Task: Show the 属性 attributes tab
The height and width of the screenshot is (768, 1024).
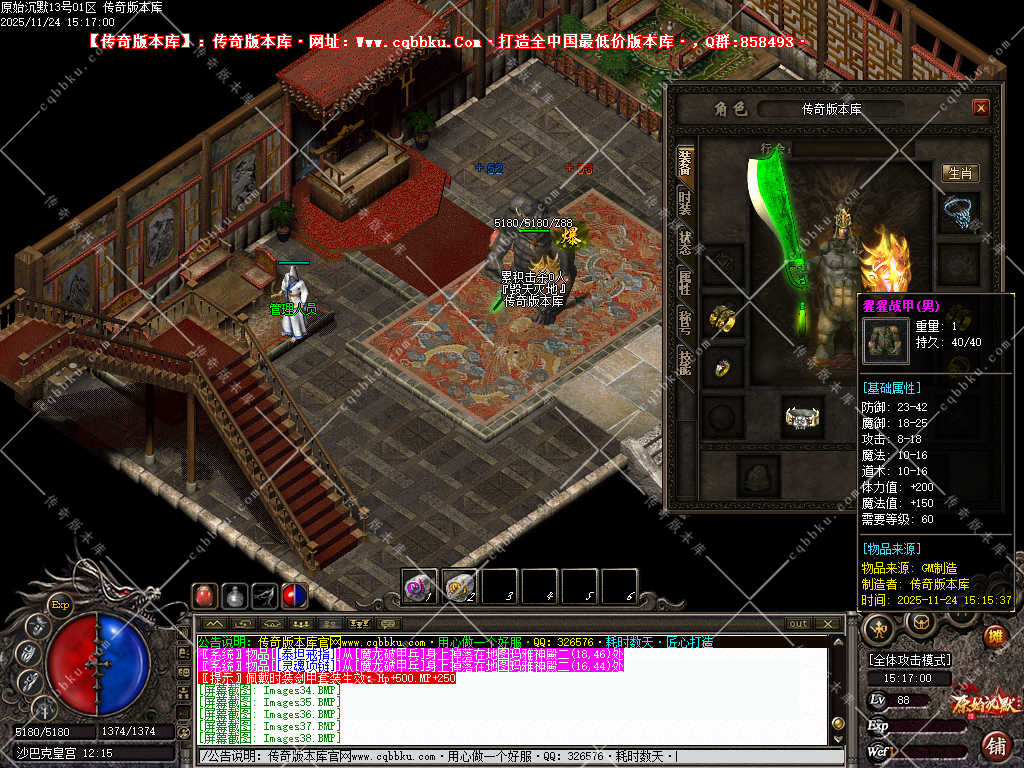Action: [685, 281]
